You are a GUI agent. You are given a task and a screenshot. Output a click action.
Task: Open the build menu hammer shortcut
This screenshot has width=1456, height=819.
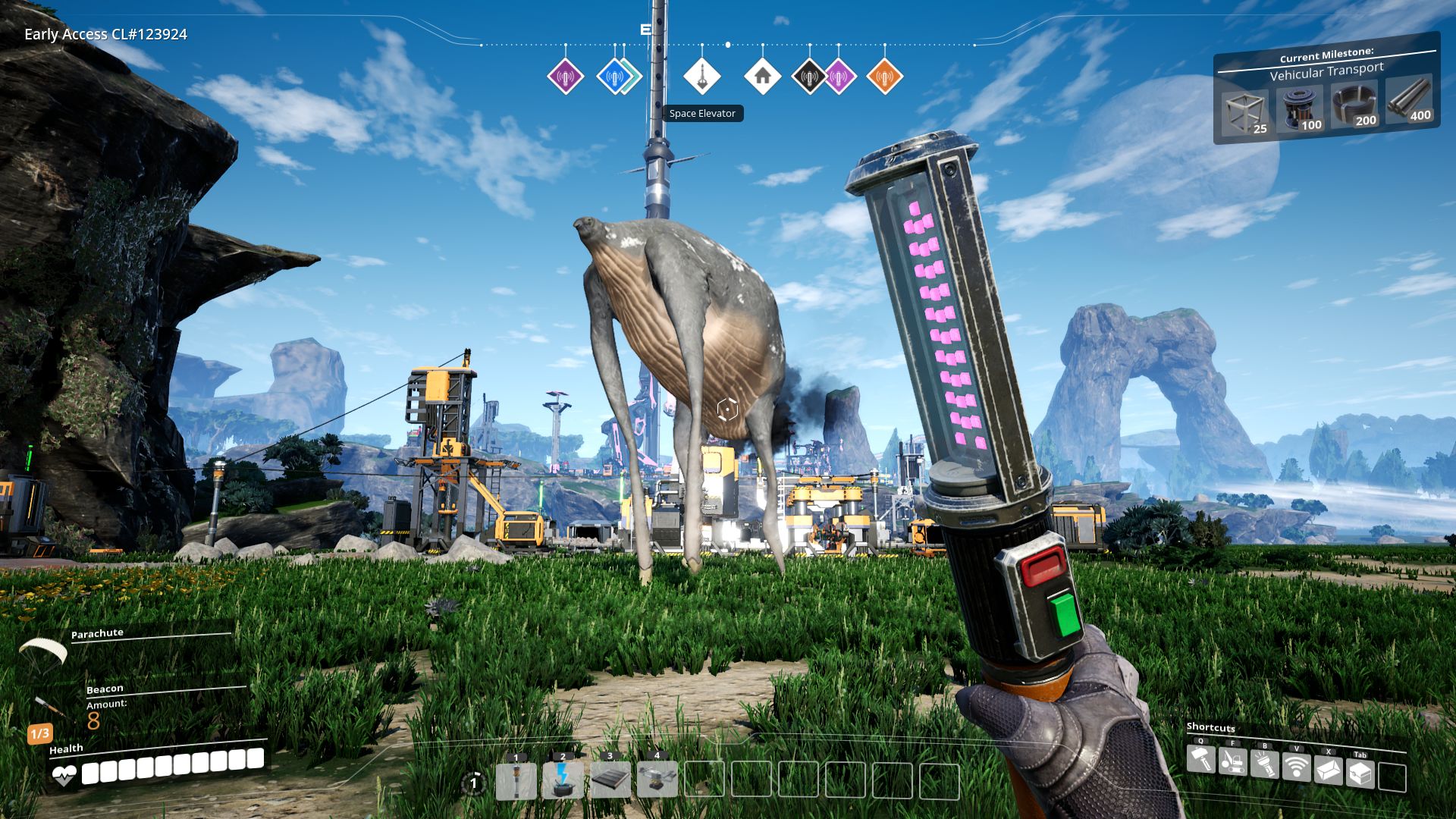1201,759
